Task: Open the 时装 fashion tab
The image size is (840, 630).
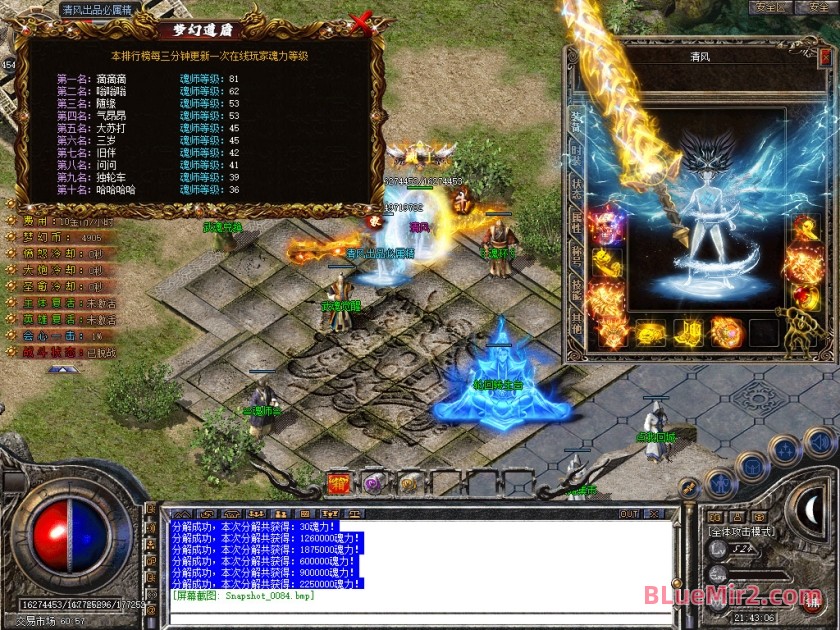Action: [x=576, y=155]
